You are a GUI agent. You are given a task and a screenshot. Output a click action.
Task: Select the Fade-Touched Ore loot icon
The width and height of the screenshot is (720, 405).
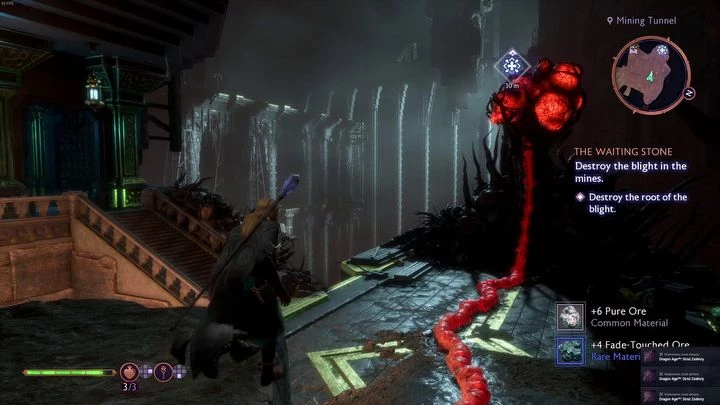(572, 349)
